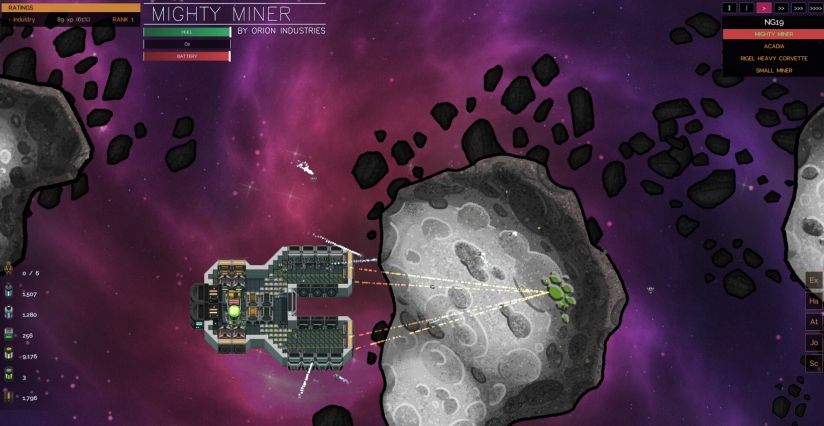Select the Rigel Heavy Corvette entry
This screenshot has width=824, height=426.
(x=773, y=58)
